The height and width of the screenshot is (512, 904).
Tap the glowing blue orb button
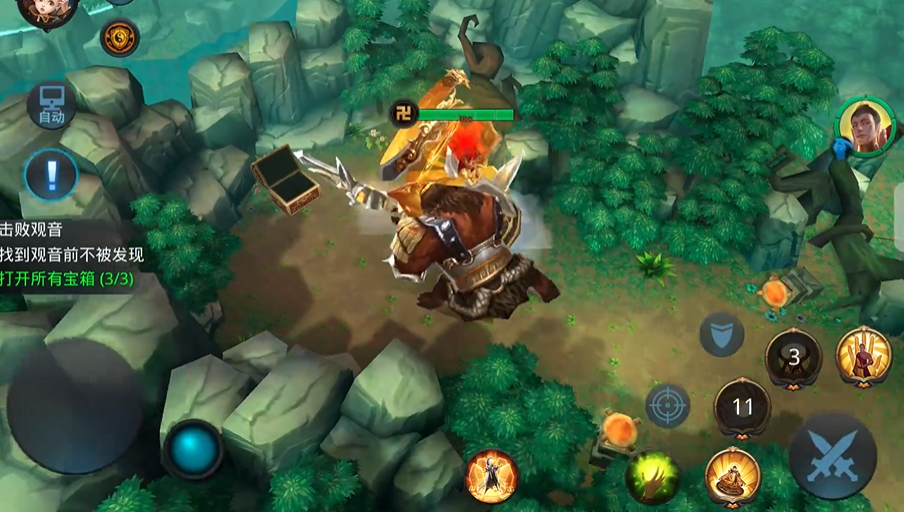[193, 449]
